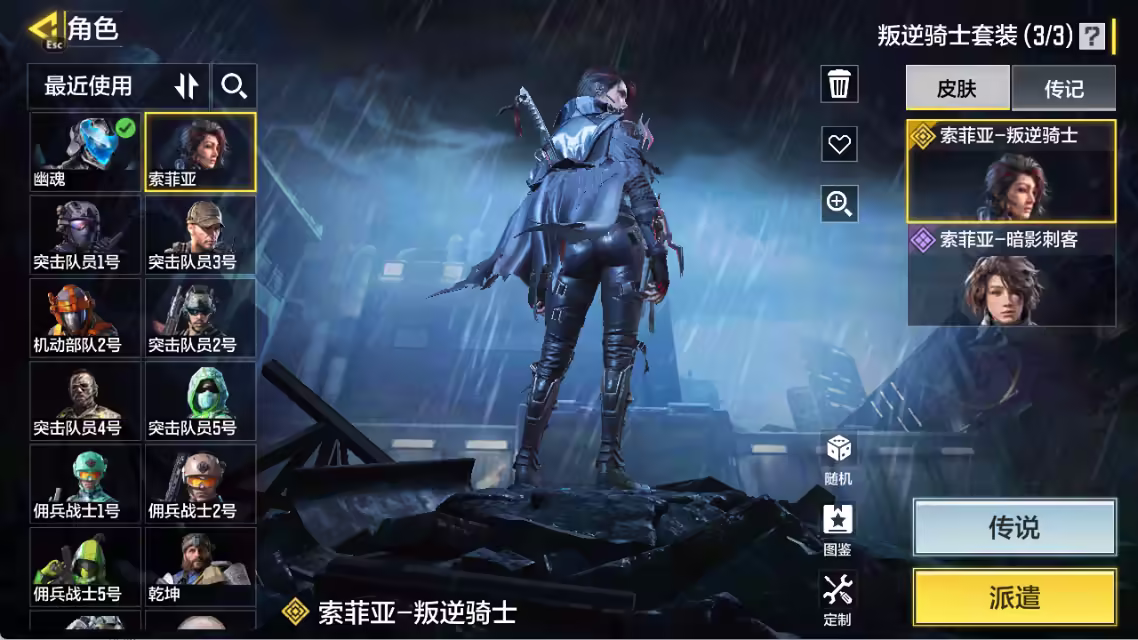Screen dimensions: 1138x640
Task: Select the 幽魂 character tile
Action: click(x=85, y=152)
